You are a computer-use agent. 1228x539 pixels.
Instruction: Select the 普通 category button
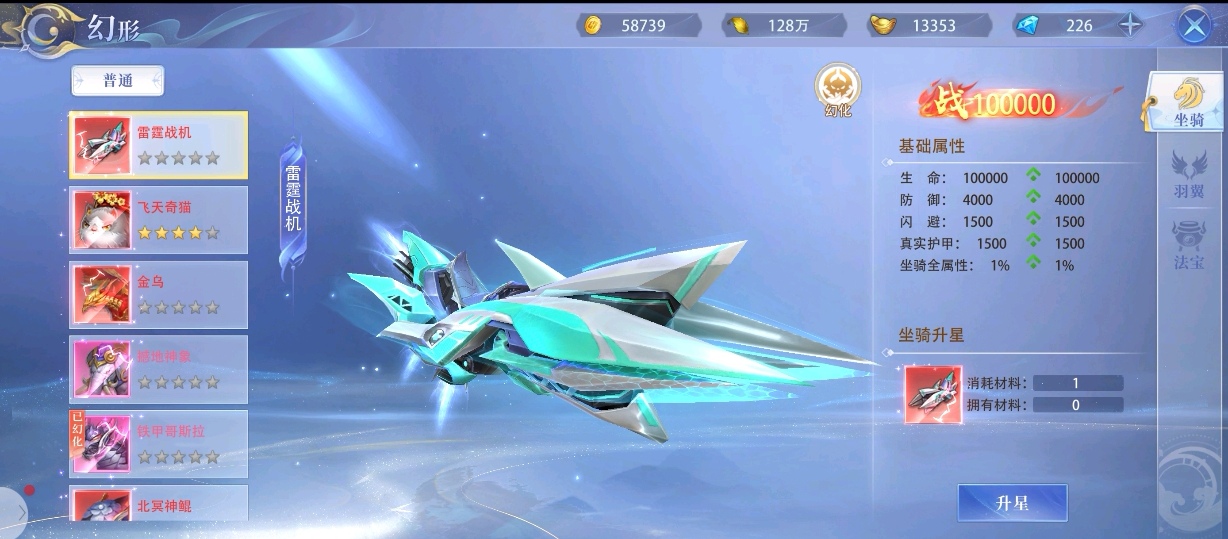118,81
